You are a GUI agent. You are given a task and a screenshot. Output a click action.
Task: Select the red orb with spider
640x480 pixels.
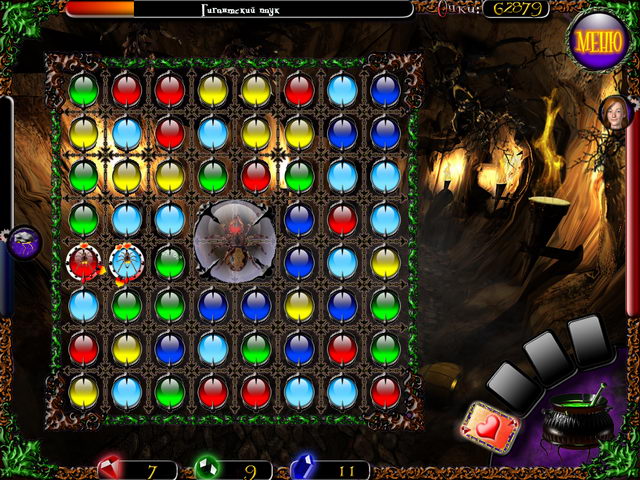pyautogui.click(x=83, y=263)
